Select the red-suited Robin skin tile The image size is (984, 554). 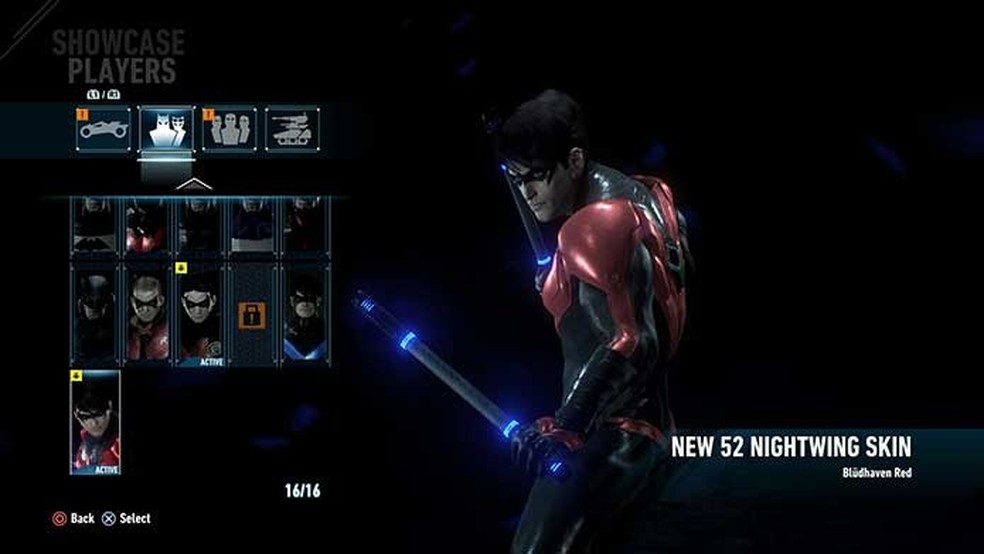coord(147,313)
